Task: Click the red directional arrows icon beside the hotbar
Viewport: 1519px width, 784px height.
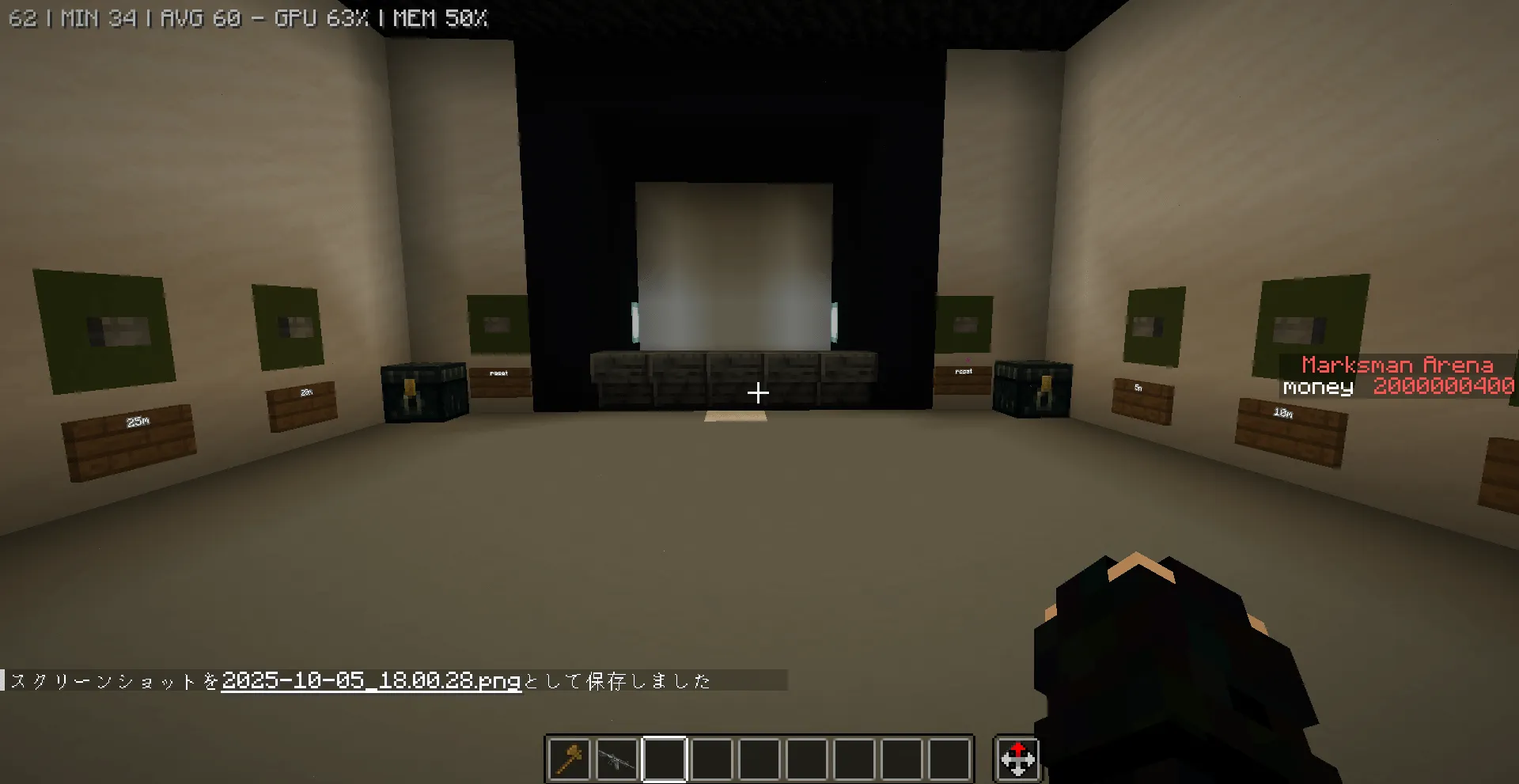Action: (1017, 759)
